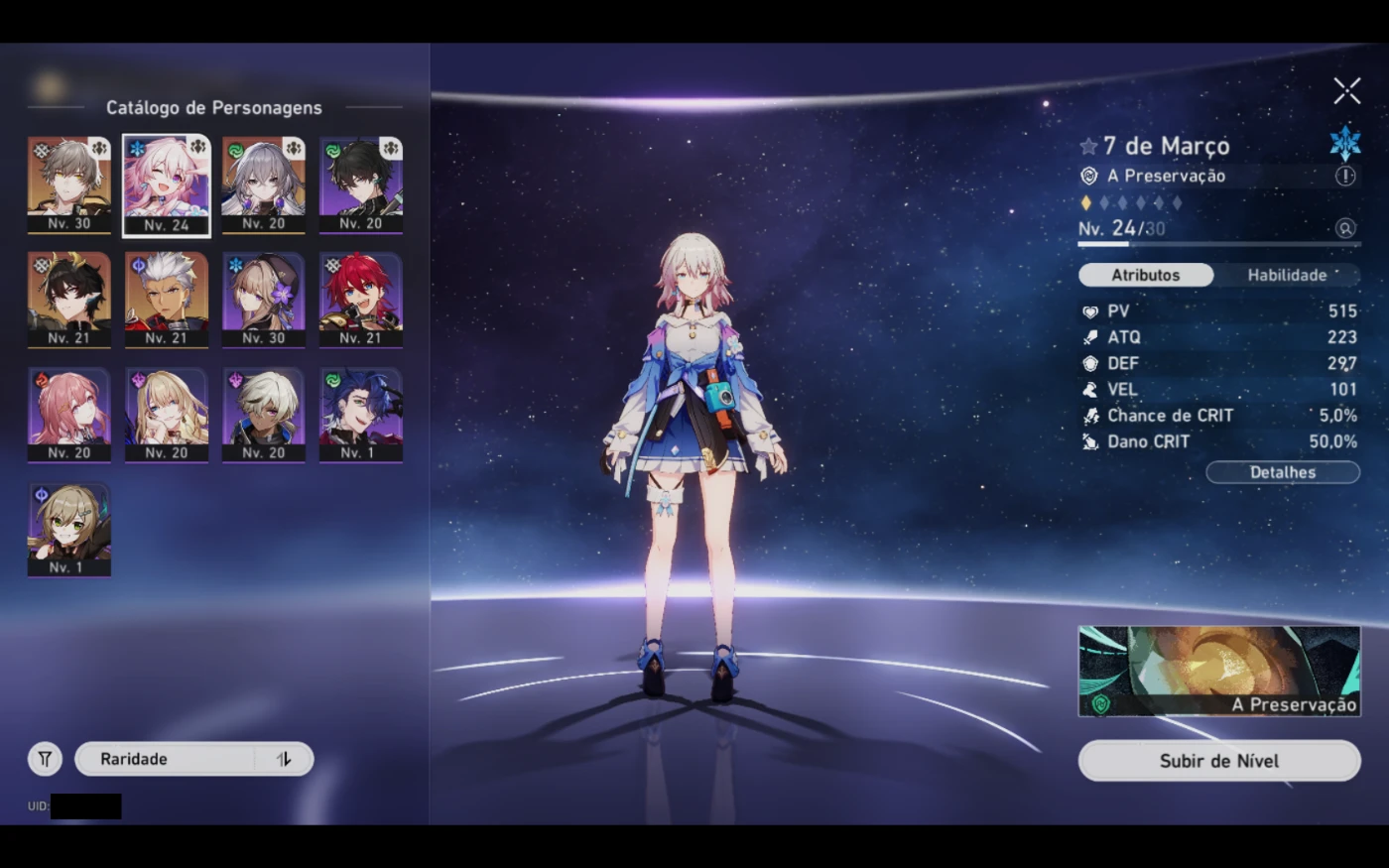Image resolution: width=1389 pixels, height=868 pixels.
Task: Select the Atributos tab
Action: click(x=1145, y=275)
